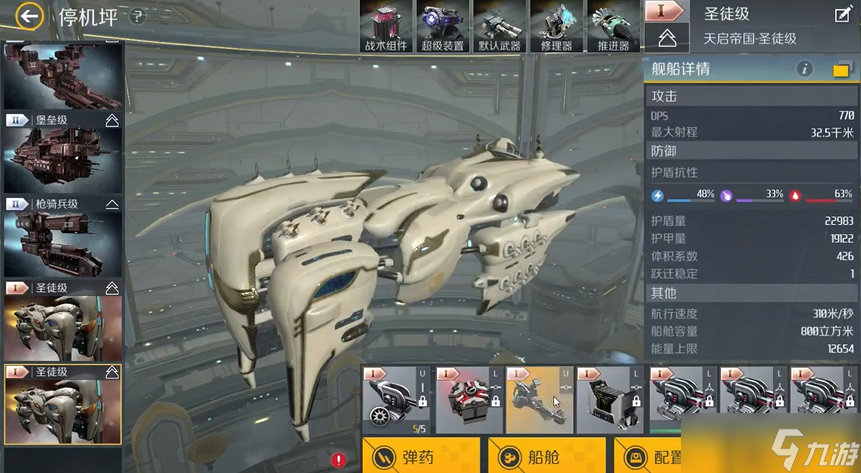The image size is (861, 473).
Task: Select the black boxy module slot
Action: 610,398
